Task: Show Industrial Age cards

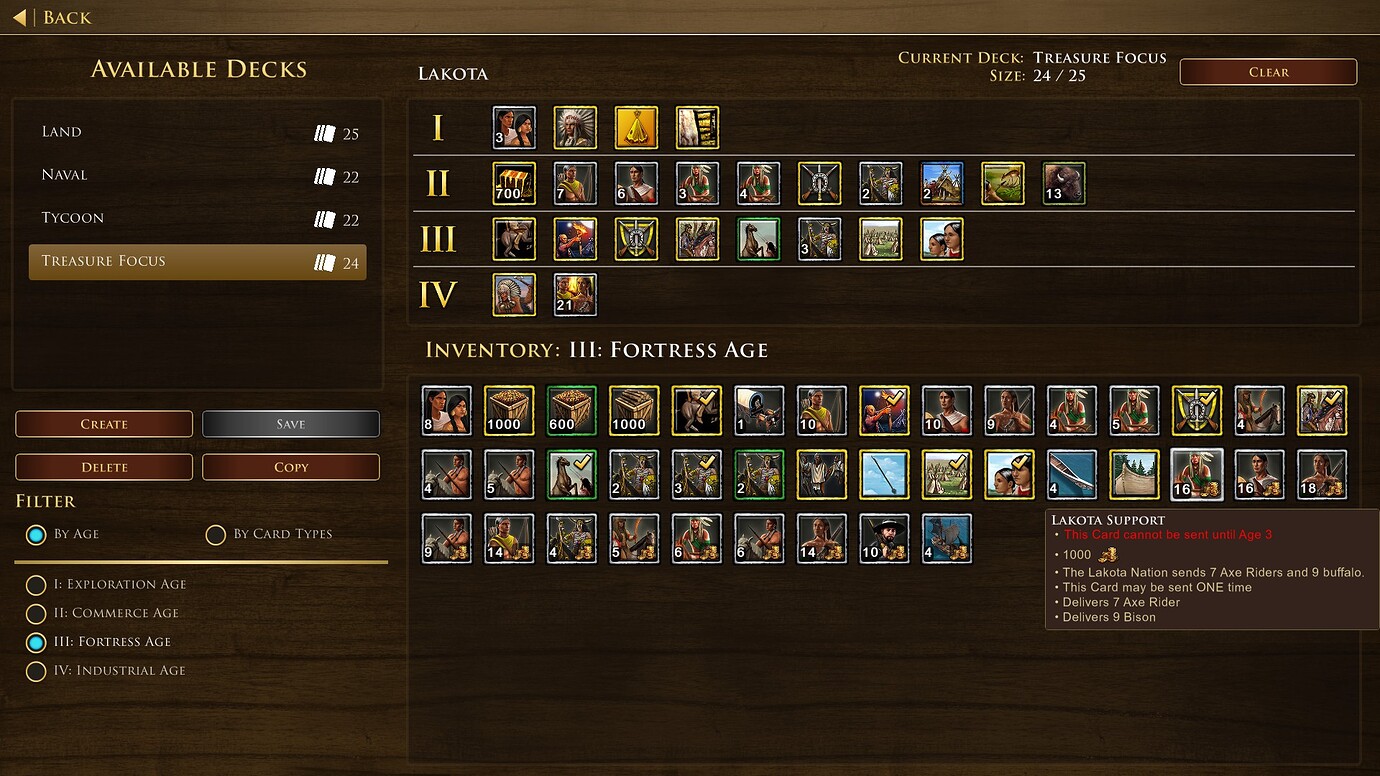Action: coord(36,672)
